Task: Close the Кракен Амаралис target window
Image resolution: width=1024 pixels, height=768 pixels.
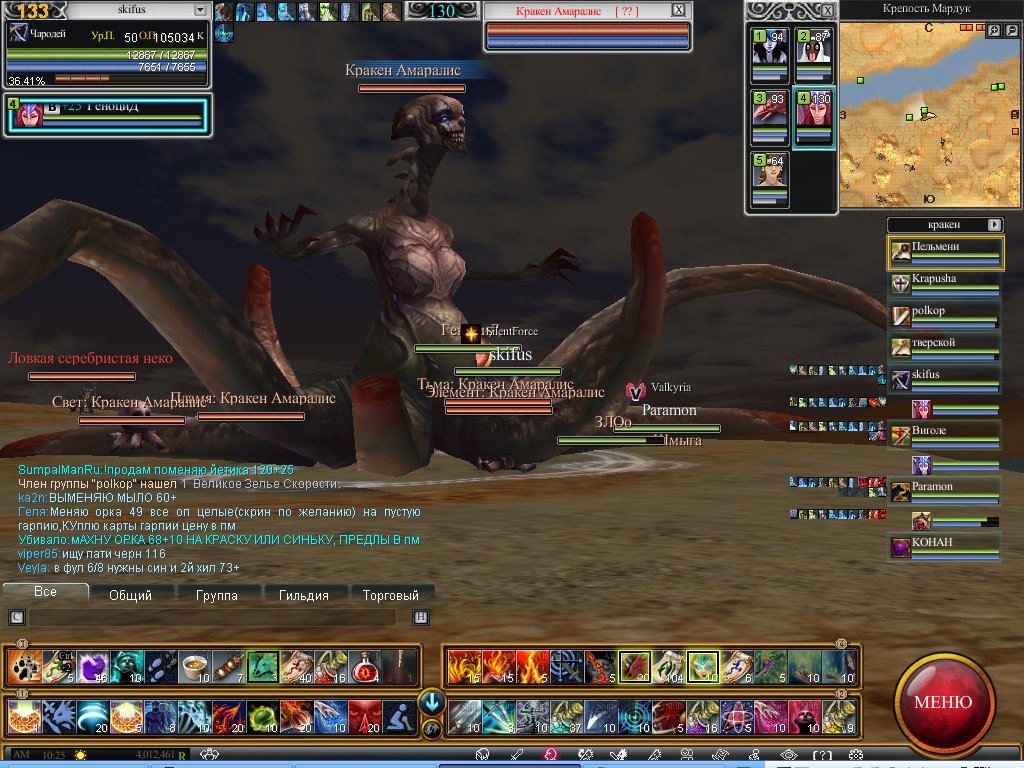Action: coord(678,10)
